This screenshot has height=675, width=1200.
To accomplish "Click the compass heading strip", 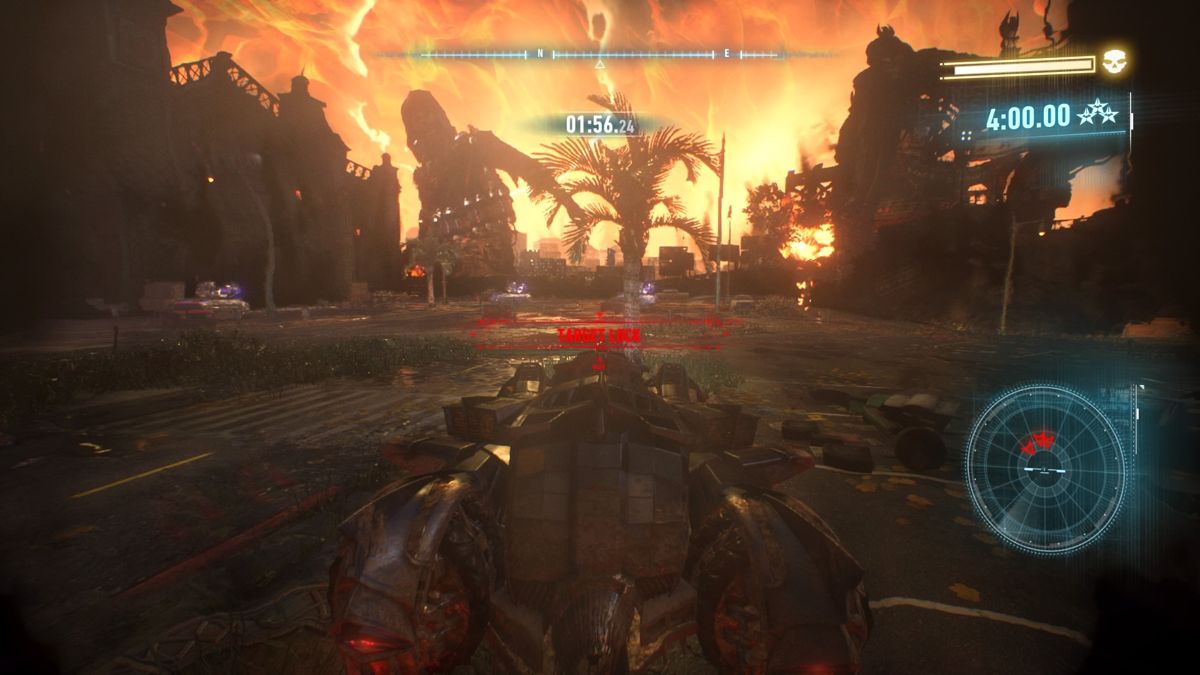I will pos(600,54).
